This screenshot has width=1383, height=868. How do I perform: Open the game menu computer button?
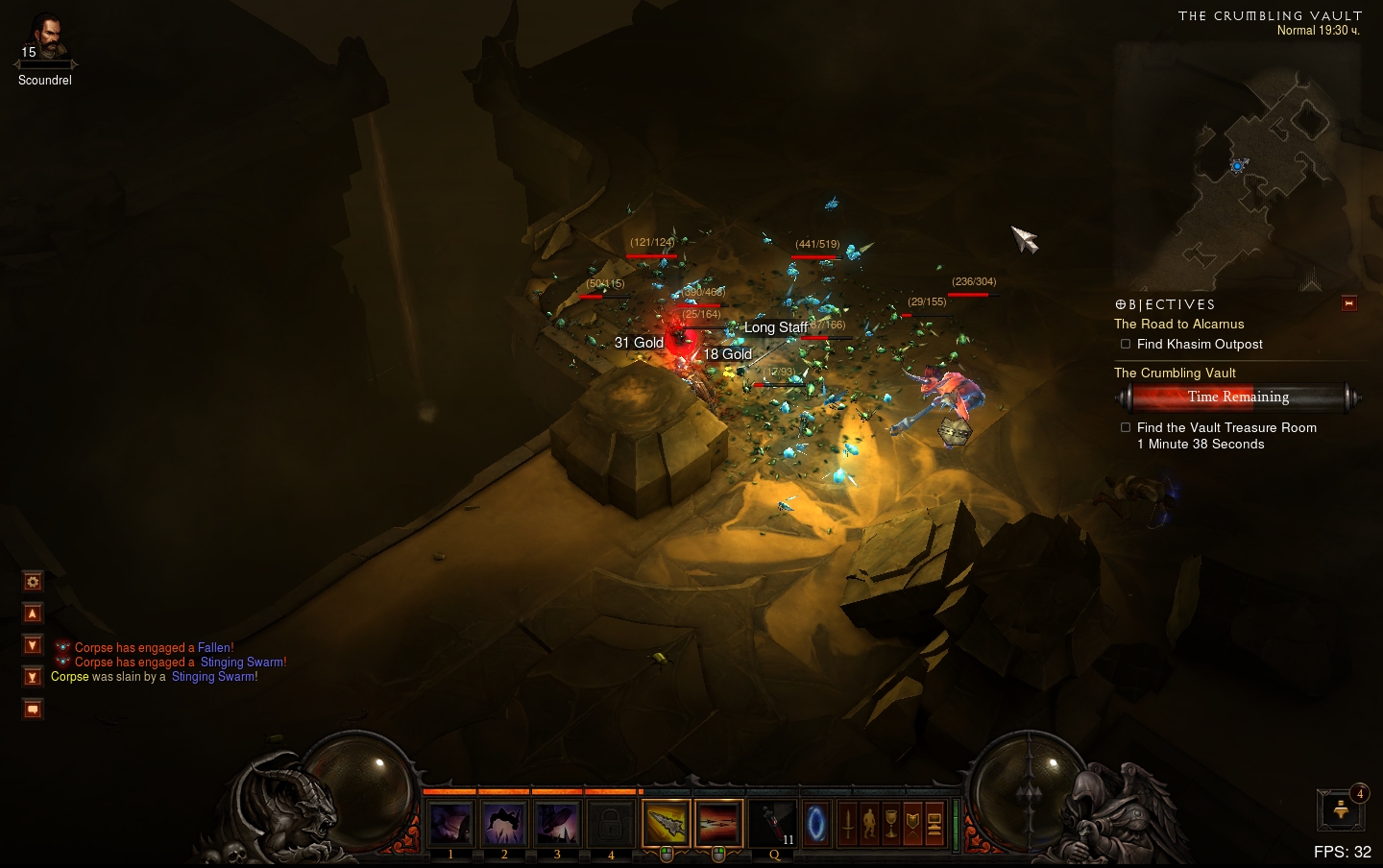coord(934,824)
